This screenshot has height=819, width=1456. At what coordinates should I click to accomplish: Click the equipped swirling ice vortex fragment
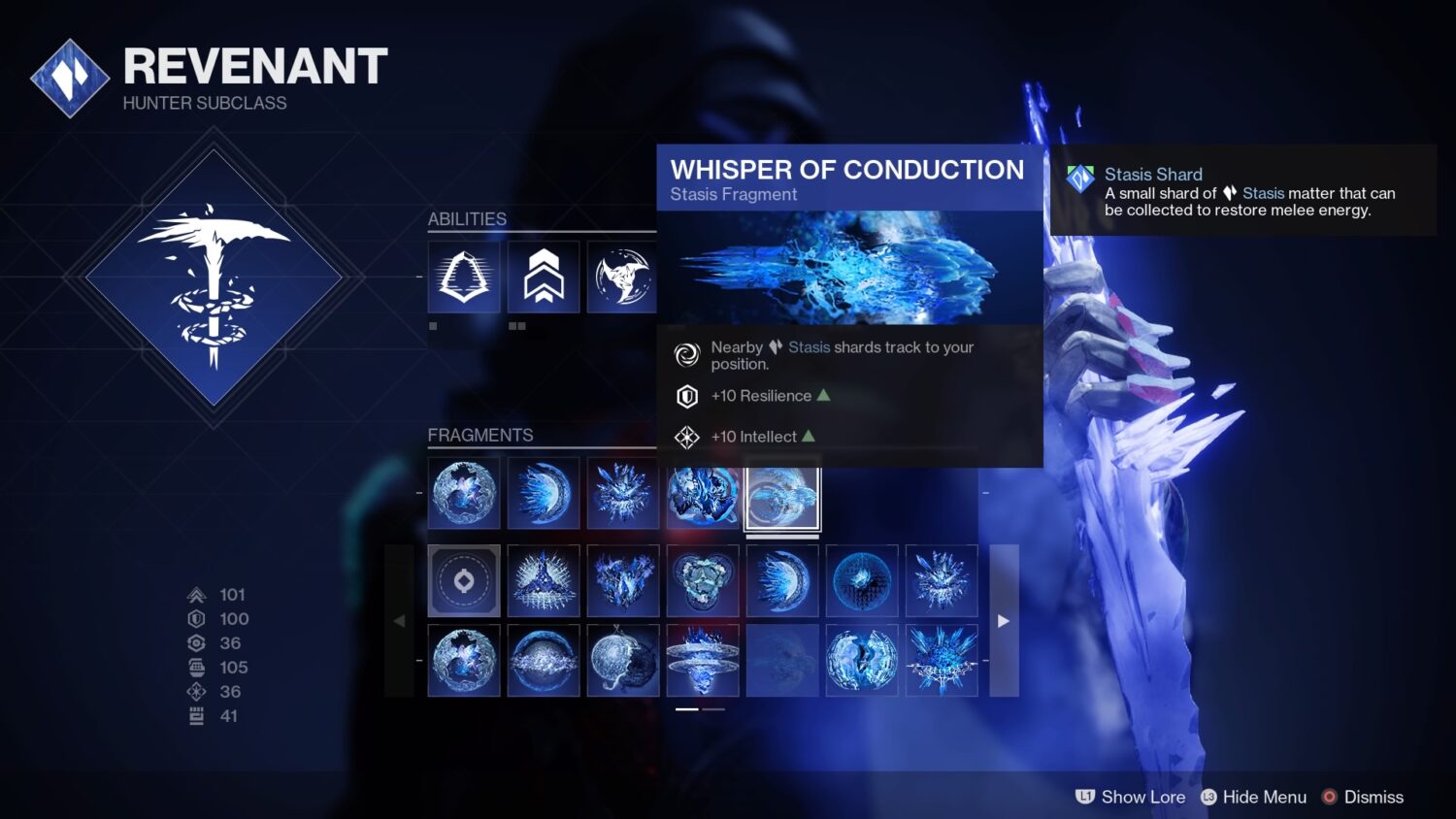coord(703,494)
